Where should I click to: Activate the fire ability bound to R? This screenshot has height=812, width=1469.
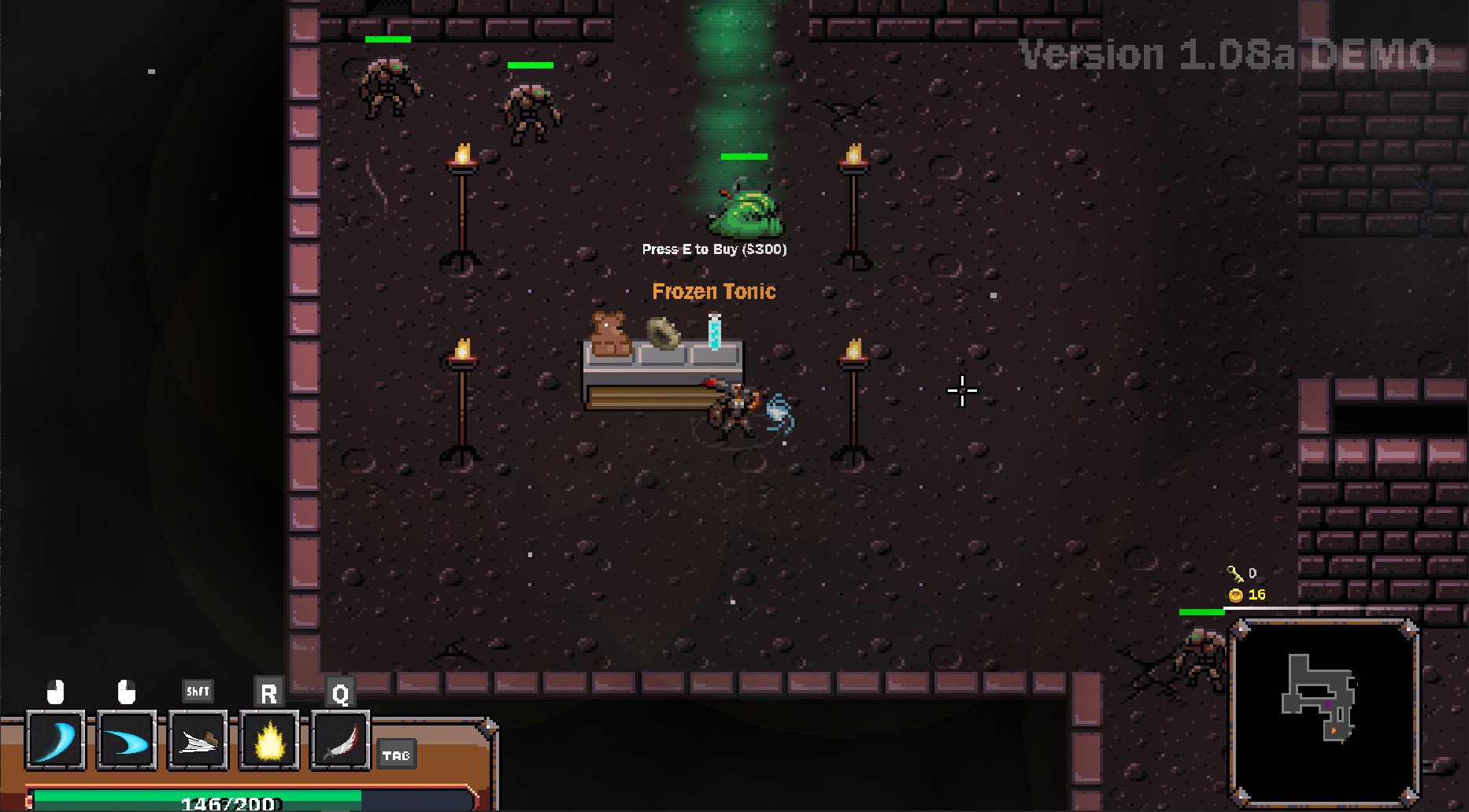(x=268, y=740)
